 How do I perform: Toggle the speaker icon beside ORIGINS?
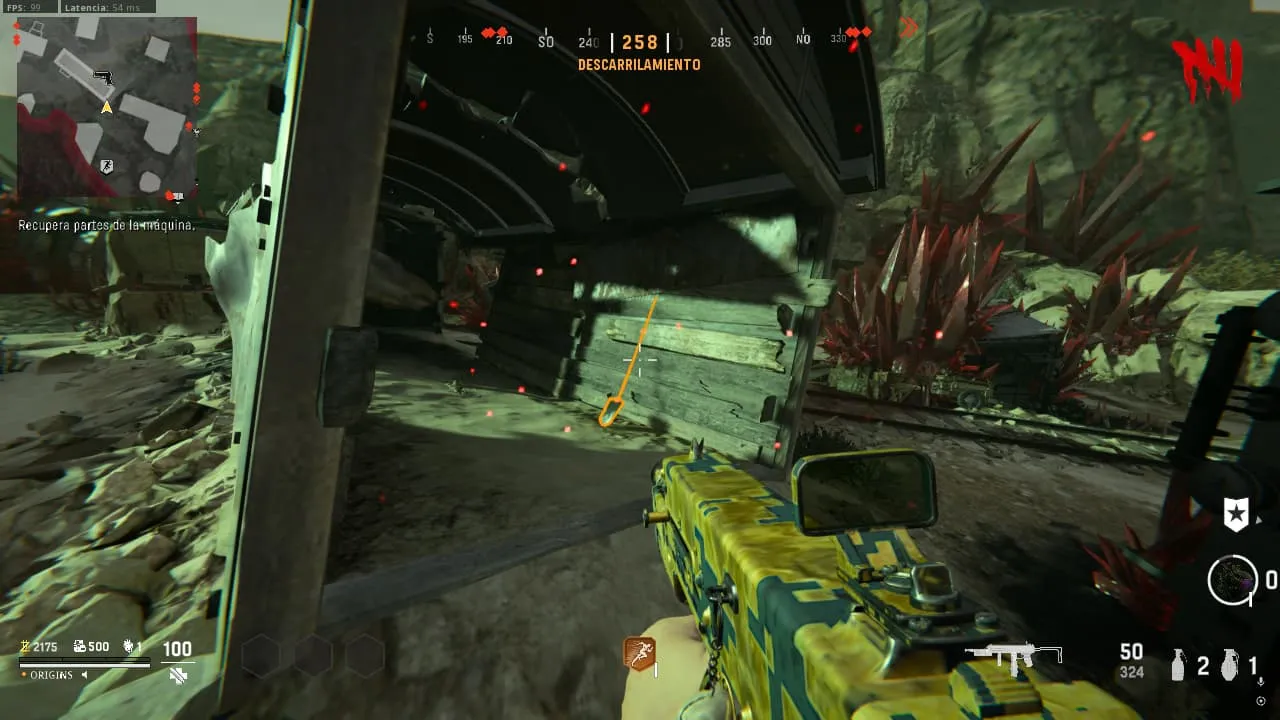(84, 675)
